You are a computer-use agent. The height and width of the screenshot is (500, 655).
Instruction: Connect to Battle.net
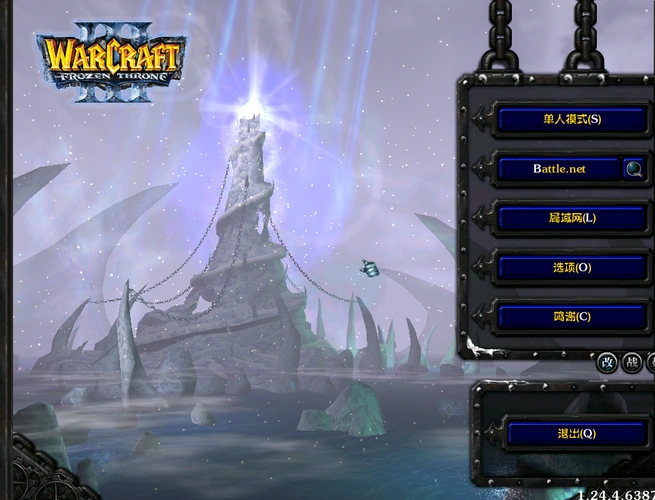(x=559, y=169)
